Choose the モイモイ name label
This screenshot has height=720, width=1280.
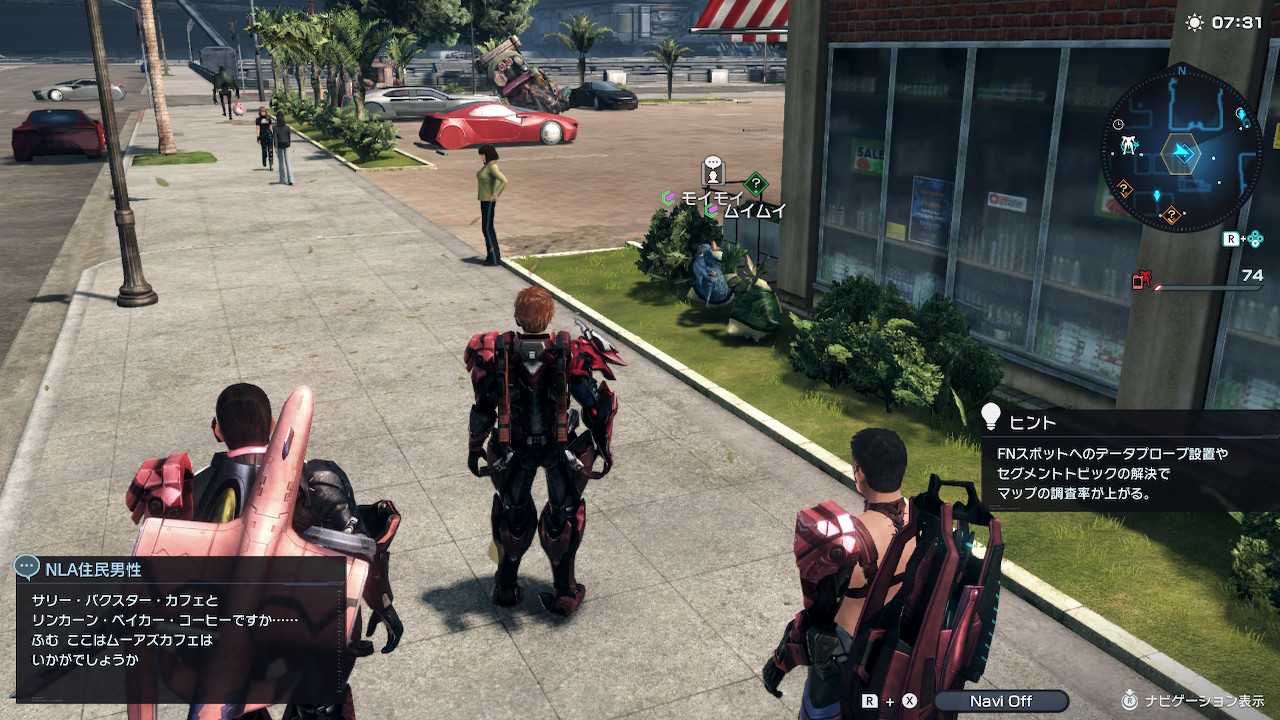pyautogui.click(x=711, y=198)
